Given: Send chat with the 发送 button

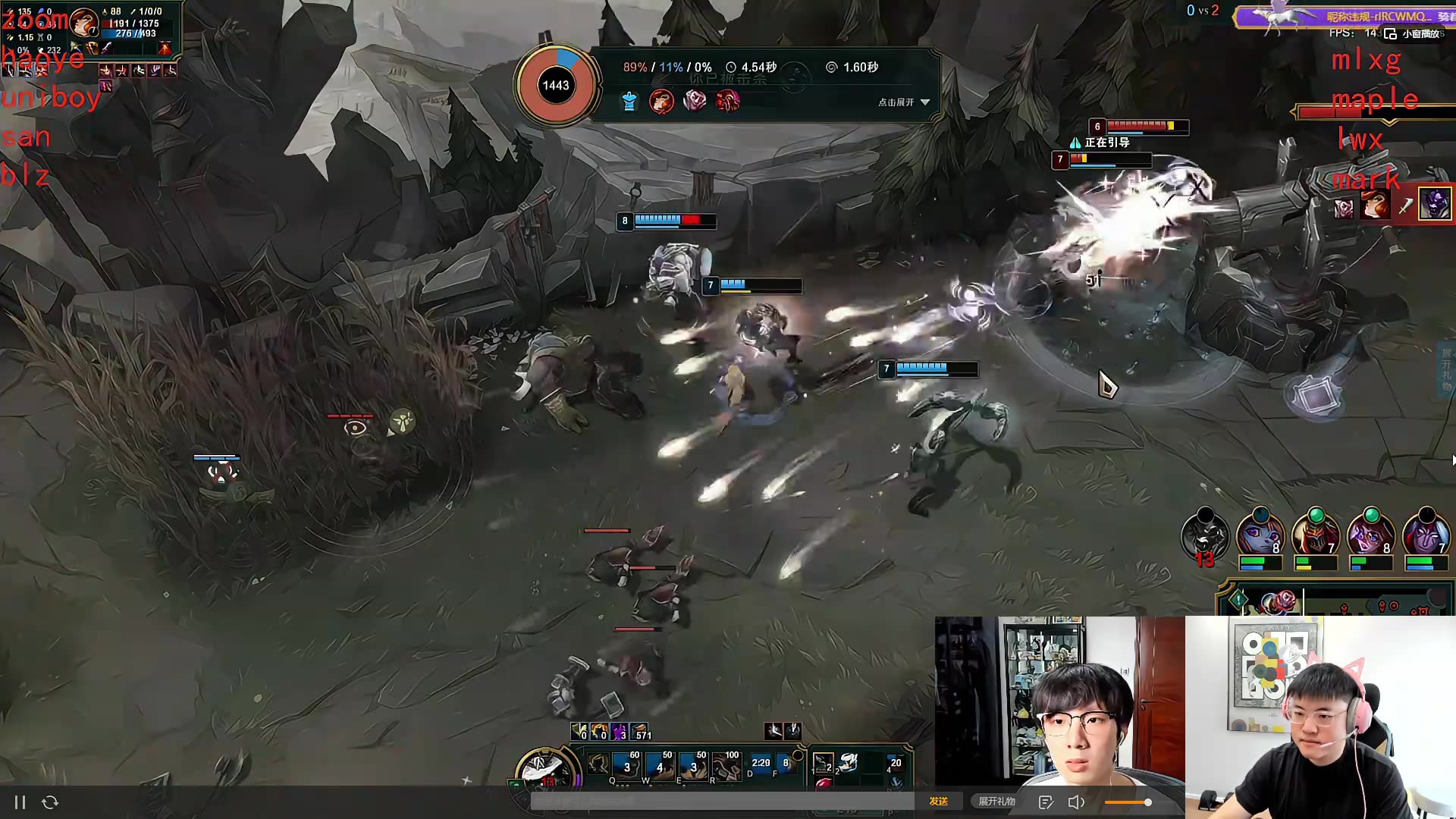Looking at the screenshot, I should 938,801.
